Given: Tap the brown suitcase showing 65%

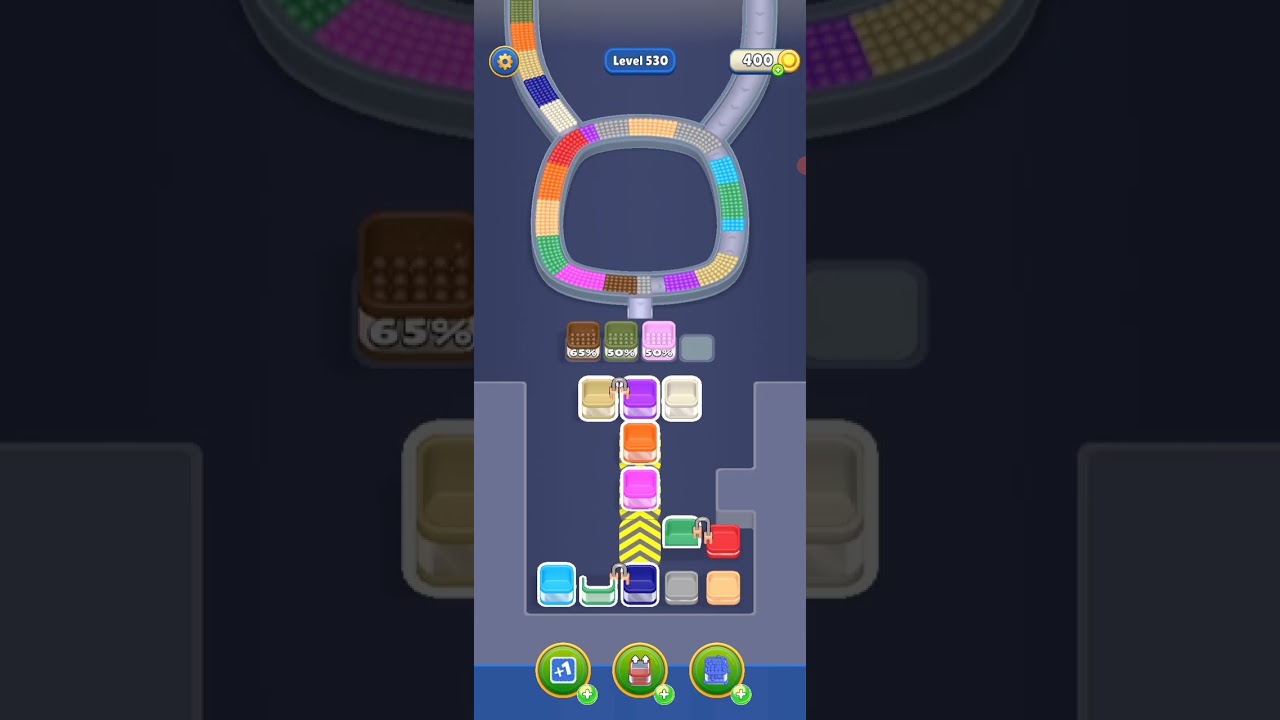Looking at the screenshot, I should tap(583, 340).
